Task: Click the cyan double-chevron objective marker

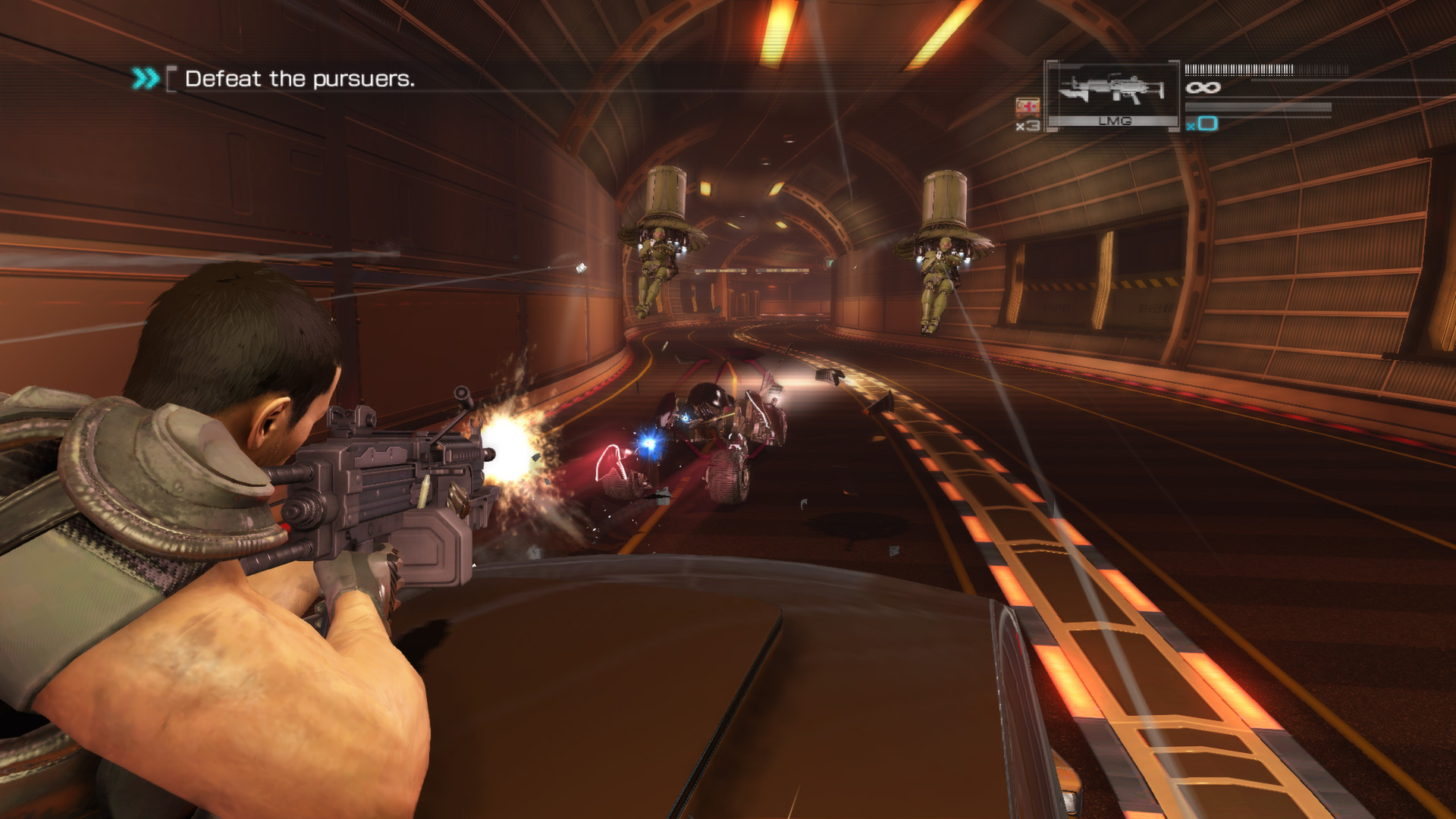Action: (146, 77)
